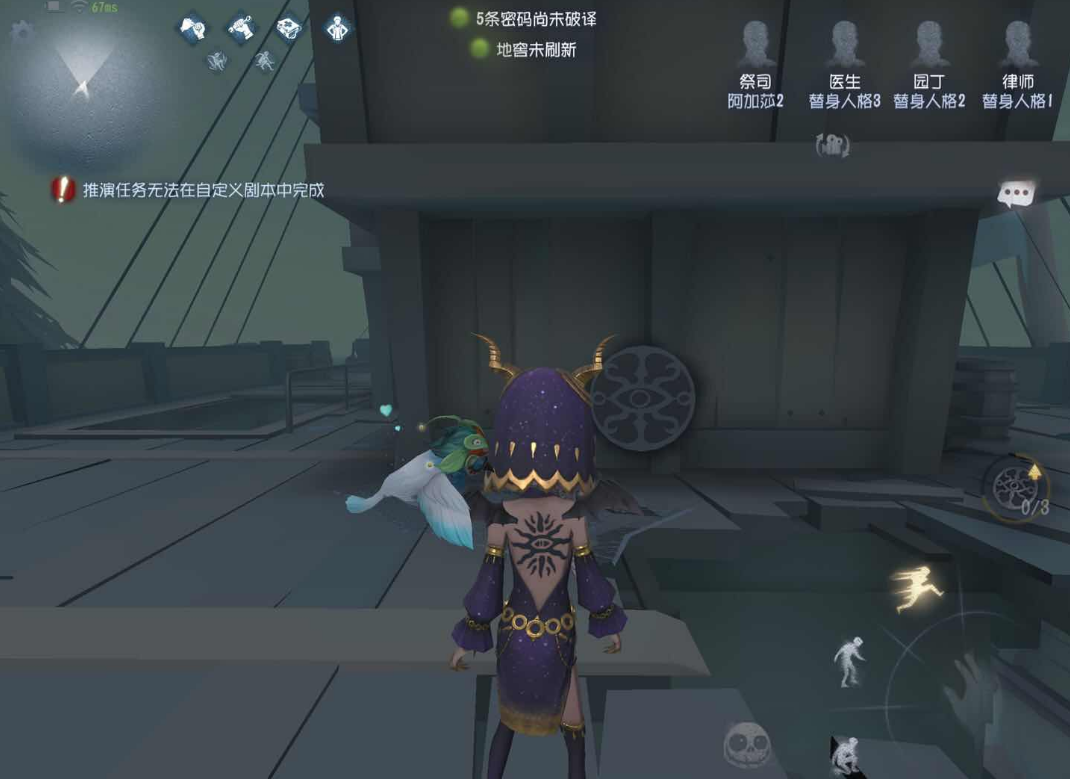Tap the circular radar minimap
1070x779 pixels.
click(x=80, y=90)
